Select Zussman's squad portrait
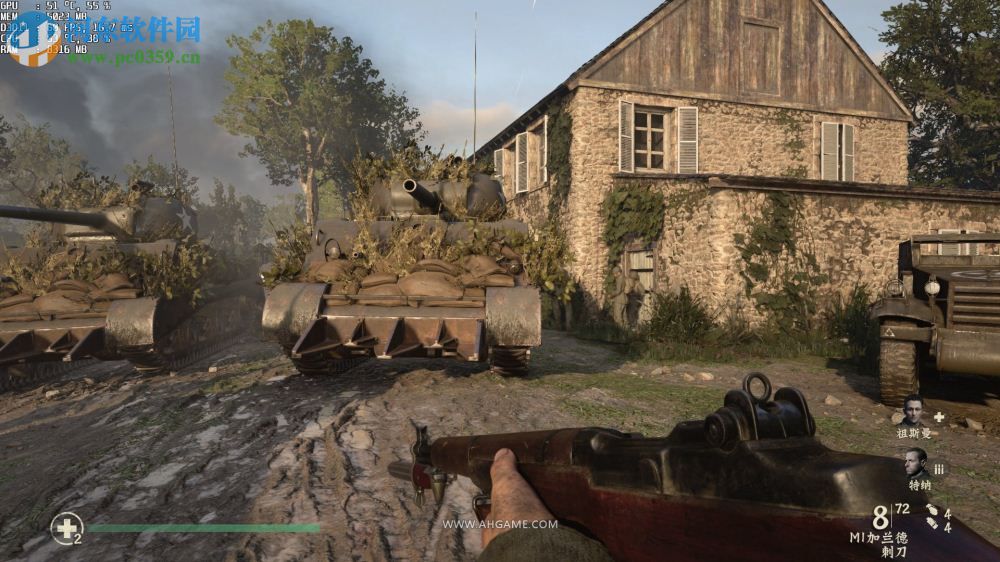Image resolution: width=1000 pixels, height=562 pixels. [x=914, y=410]
